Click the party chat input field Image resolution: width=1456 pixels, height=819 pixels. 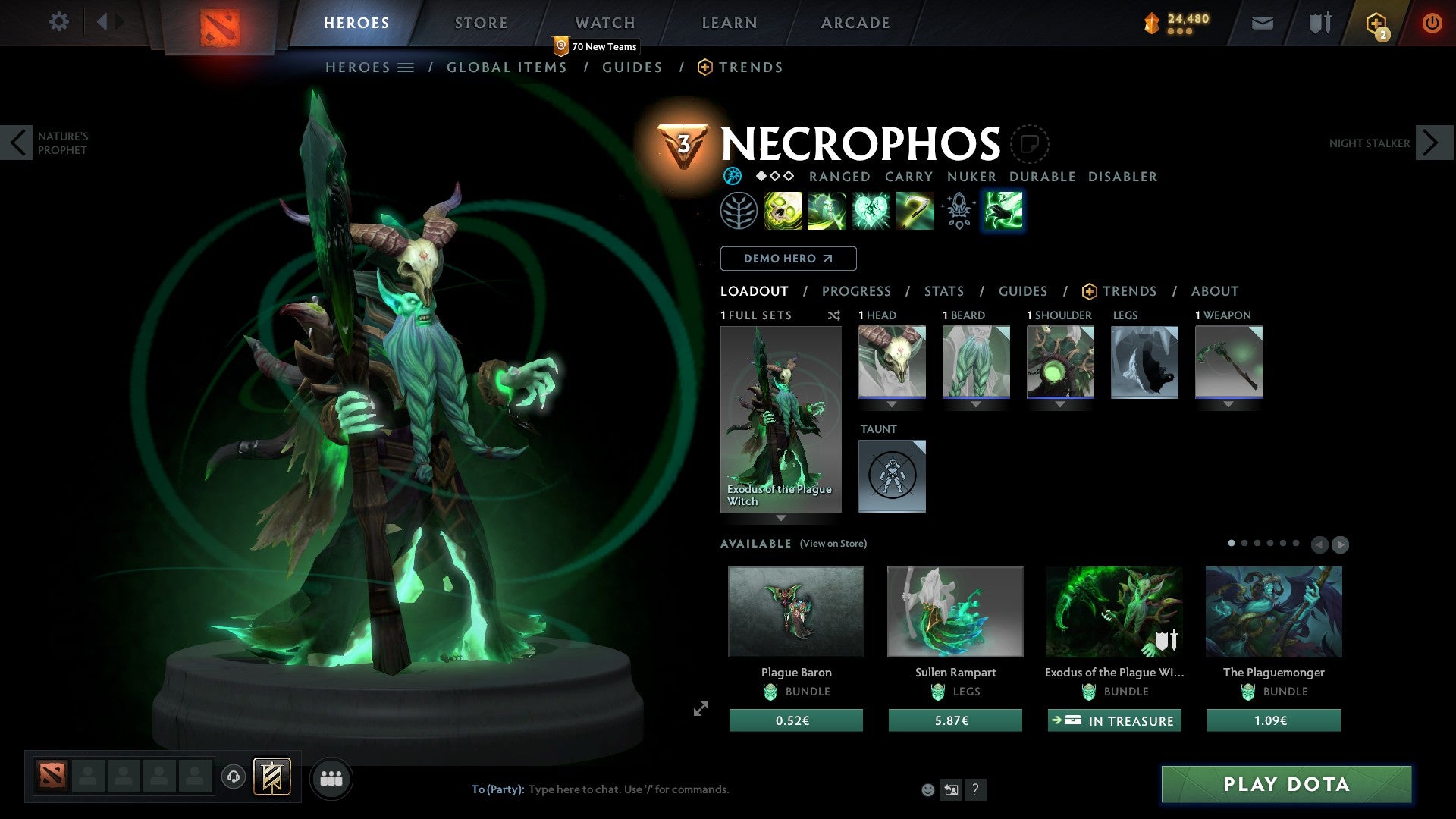(645, 789)
